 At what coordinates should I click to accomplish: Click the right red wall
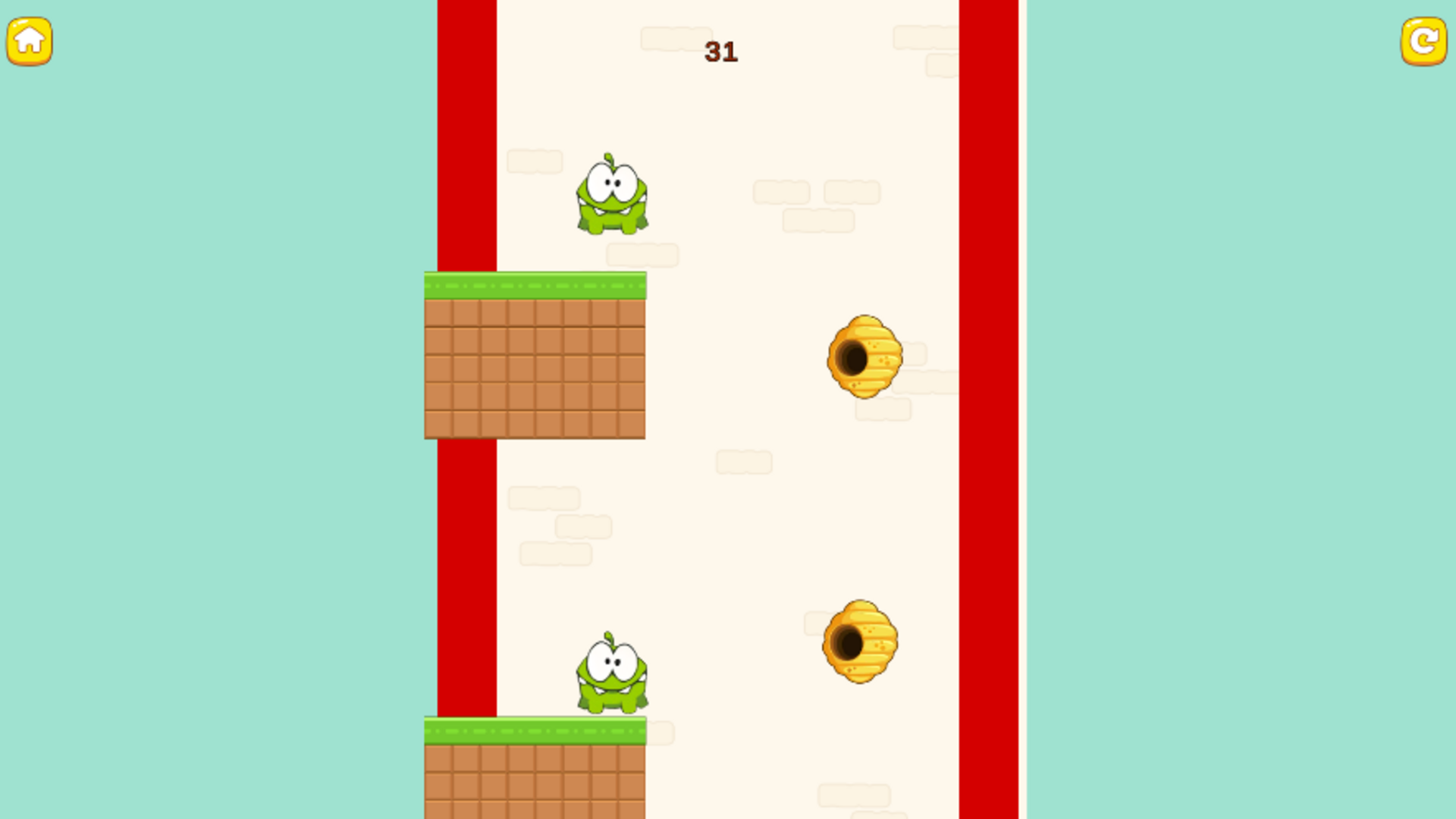pyautogui.click(x=990, y=379)
